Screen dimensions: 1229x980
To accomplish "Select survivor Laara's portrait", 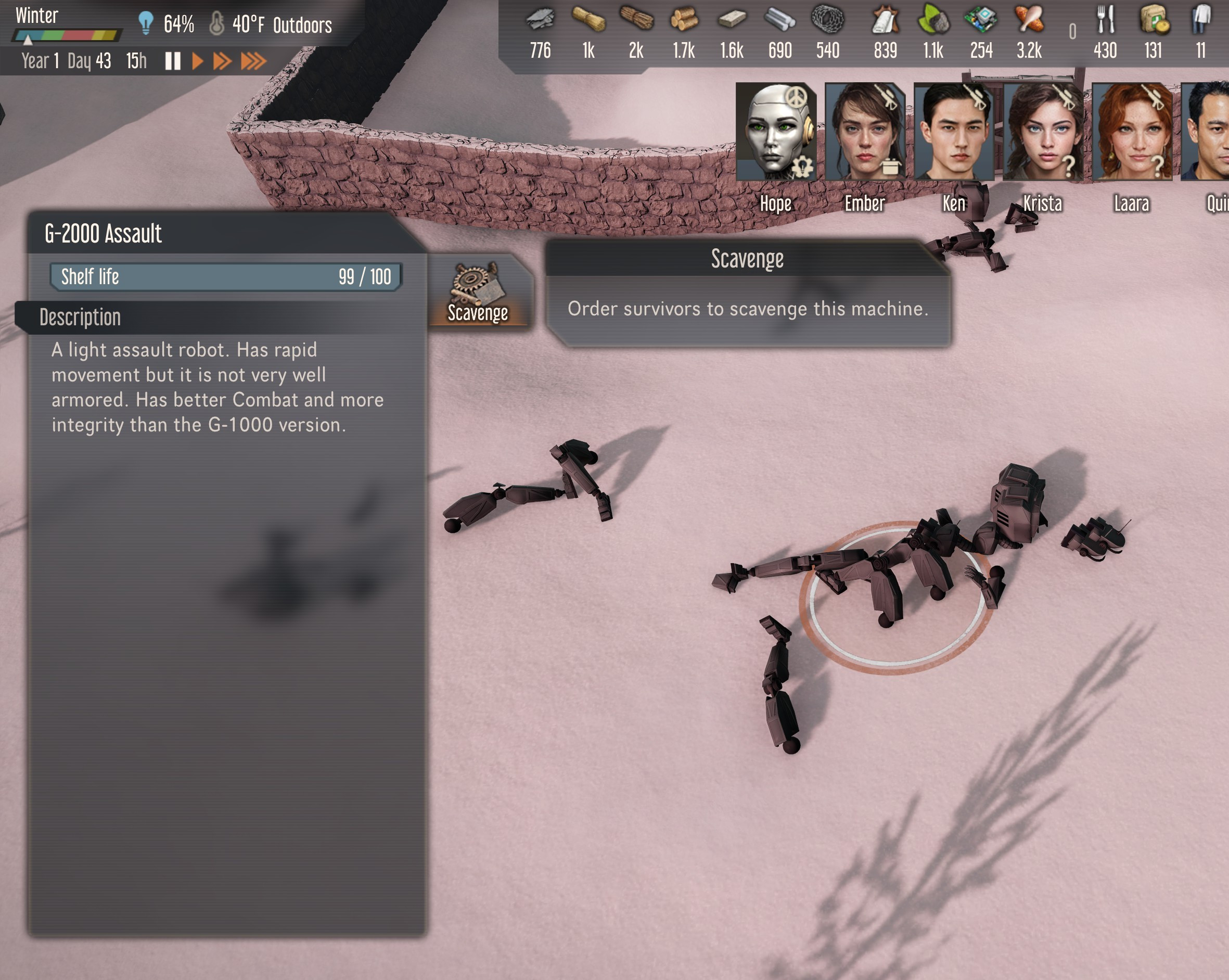I will point(1132,132).
